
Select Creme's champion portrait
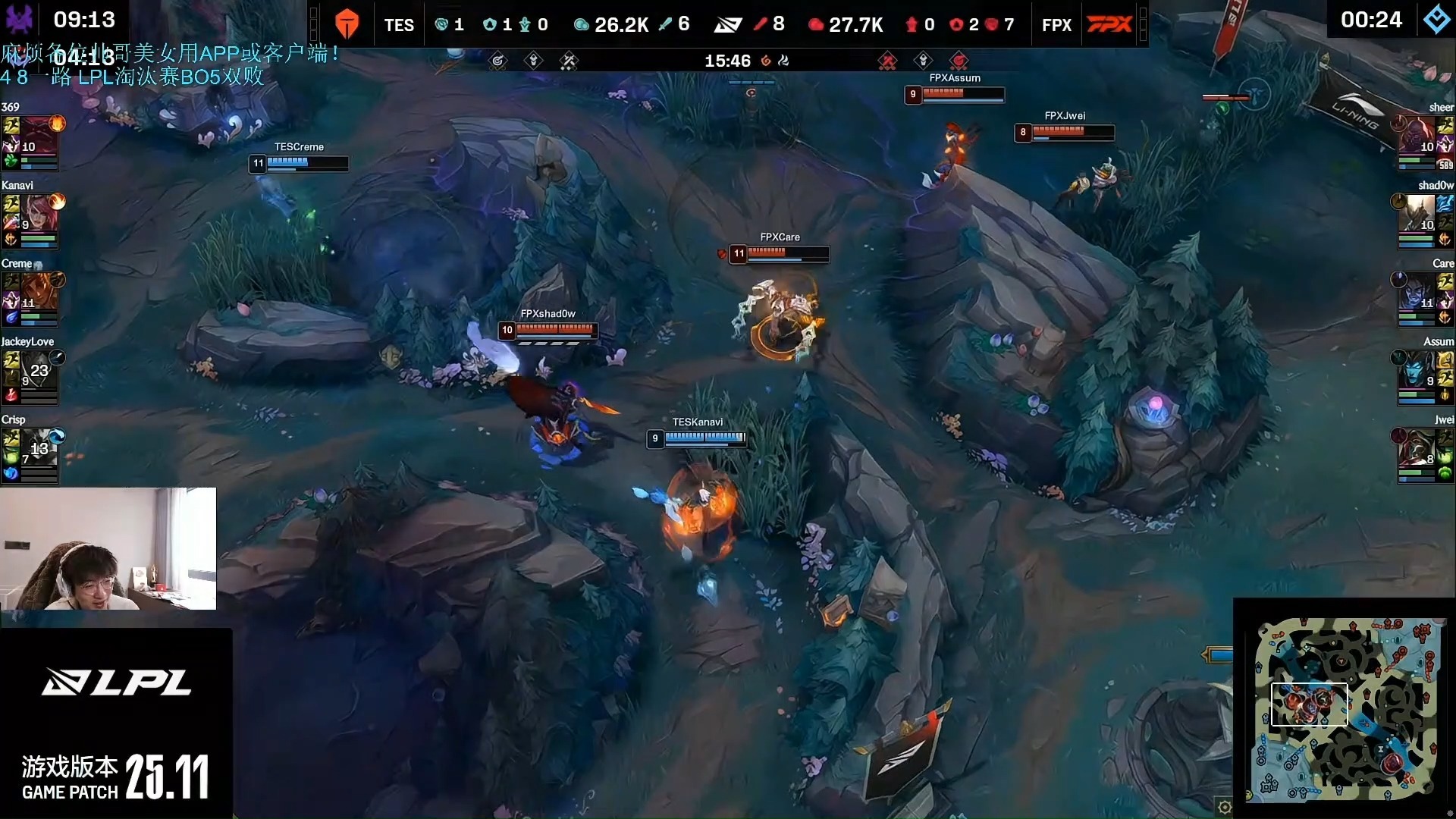(38, 291)
